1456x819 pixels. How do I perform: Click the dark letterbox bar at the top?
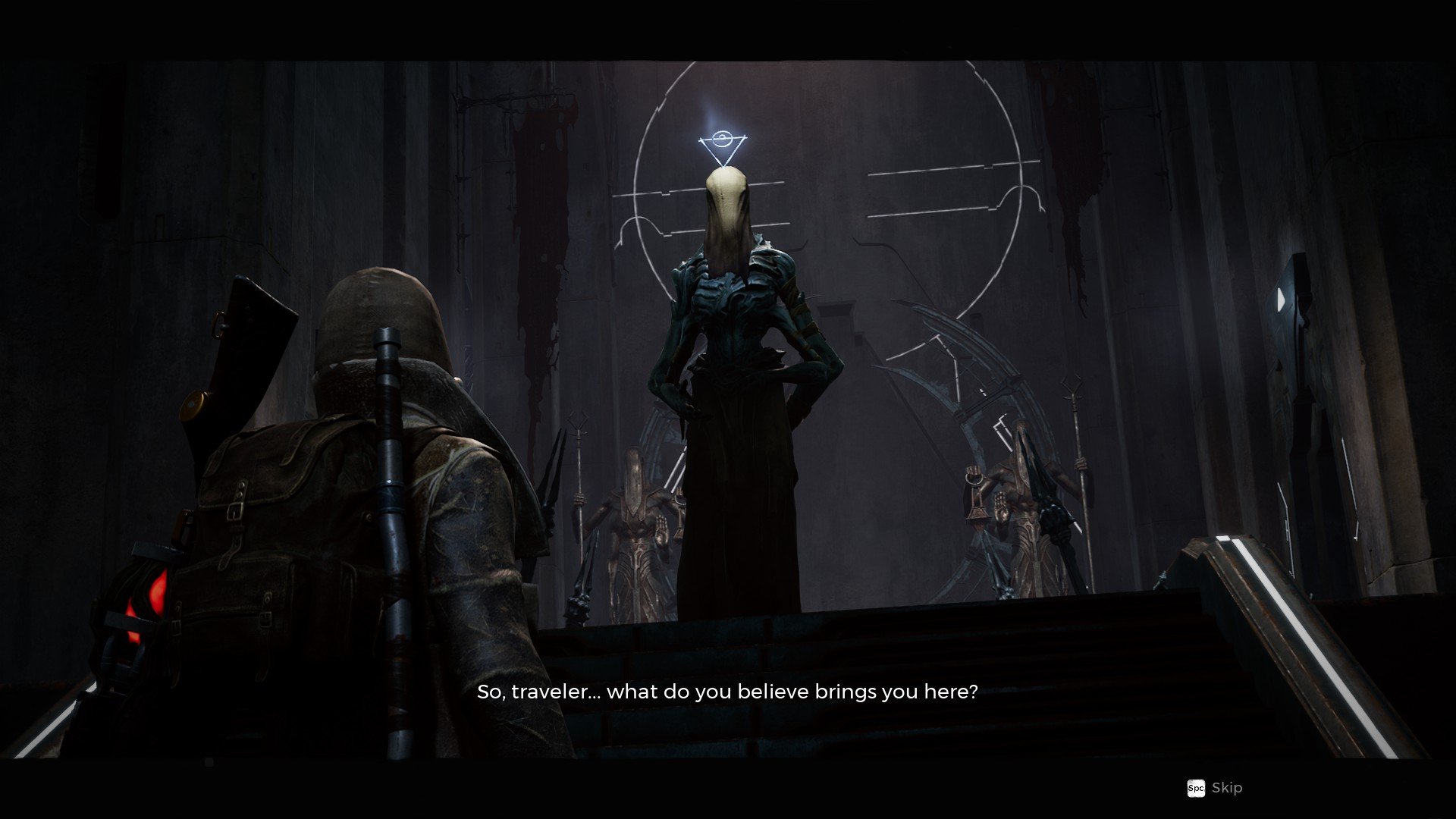click(728, 23)
